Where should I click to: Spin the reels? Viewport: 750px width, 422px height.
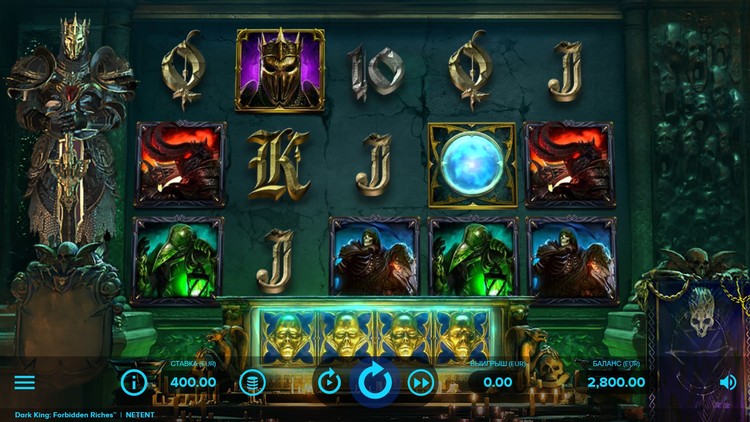pos(375,381)
